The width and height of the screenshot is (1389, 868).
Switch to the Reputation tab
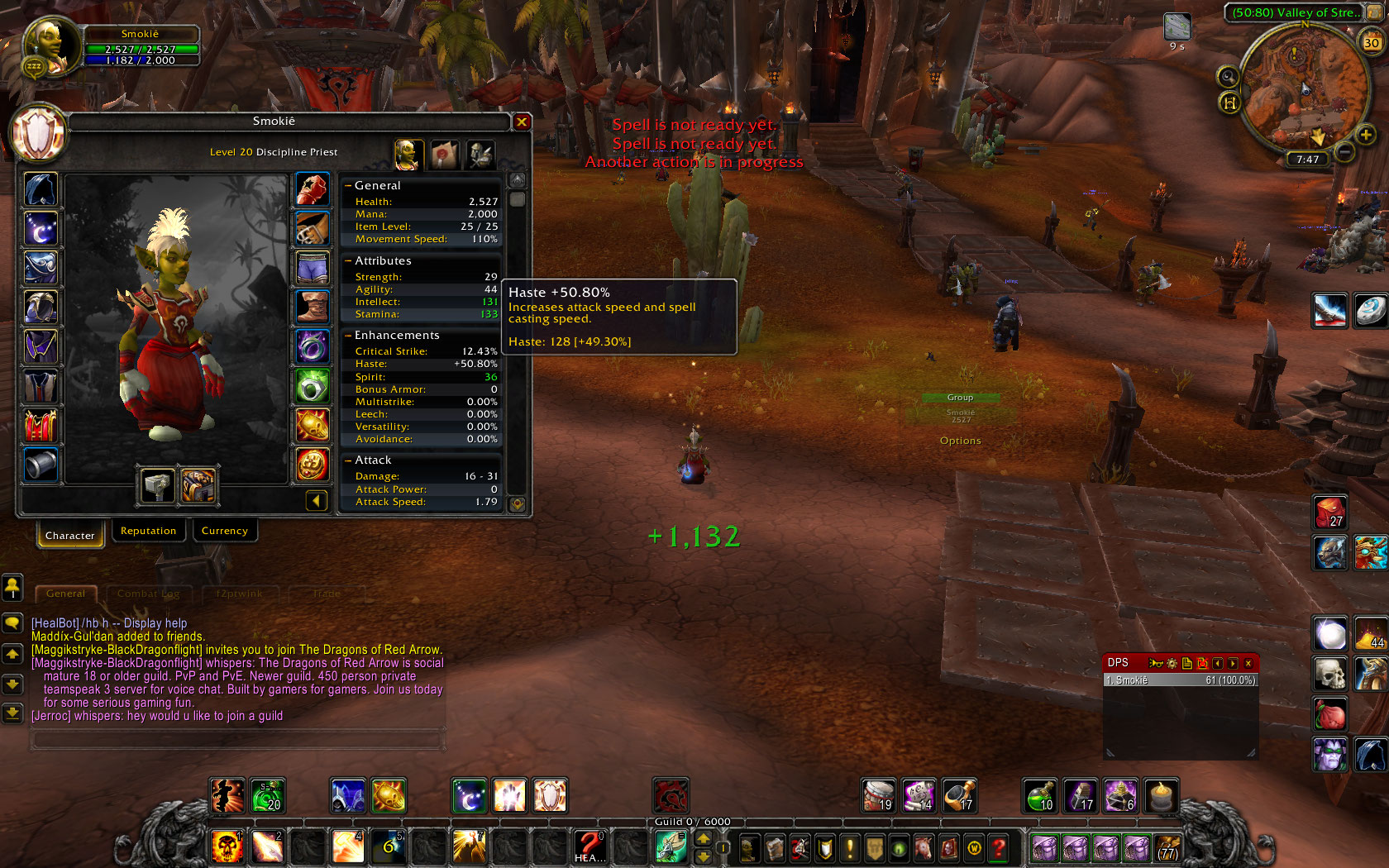[148, 531]
